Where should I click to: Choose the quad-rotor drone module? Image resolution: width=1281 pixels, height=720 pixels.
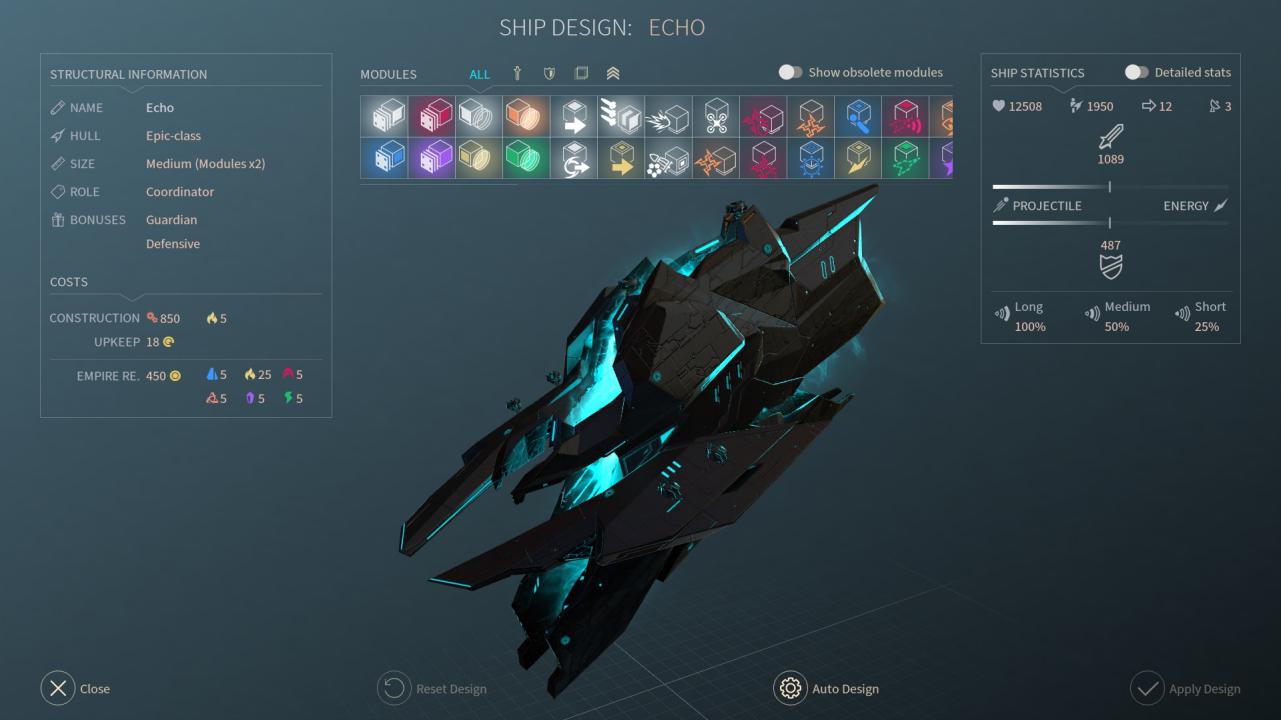pyautogui.click(x=716, y=117)
